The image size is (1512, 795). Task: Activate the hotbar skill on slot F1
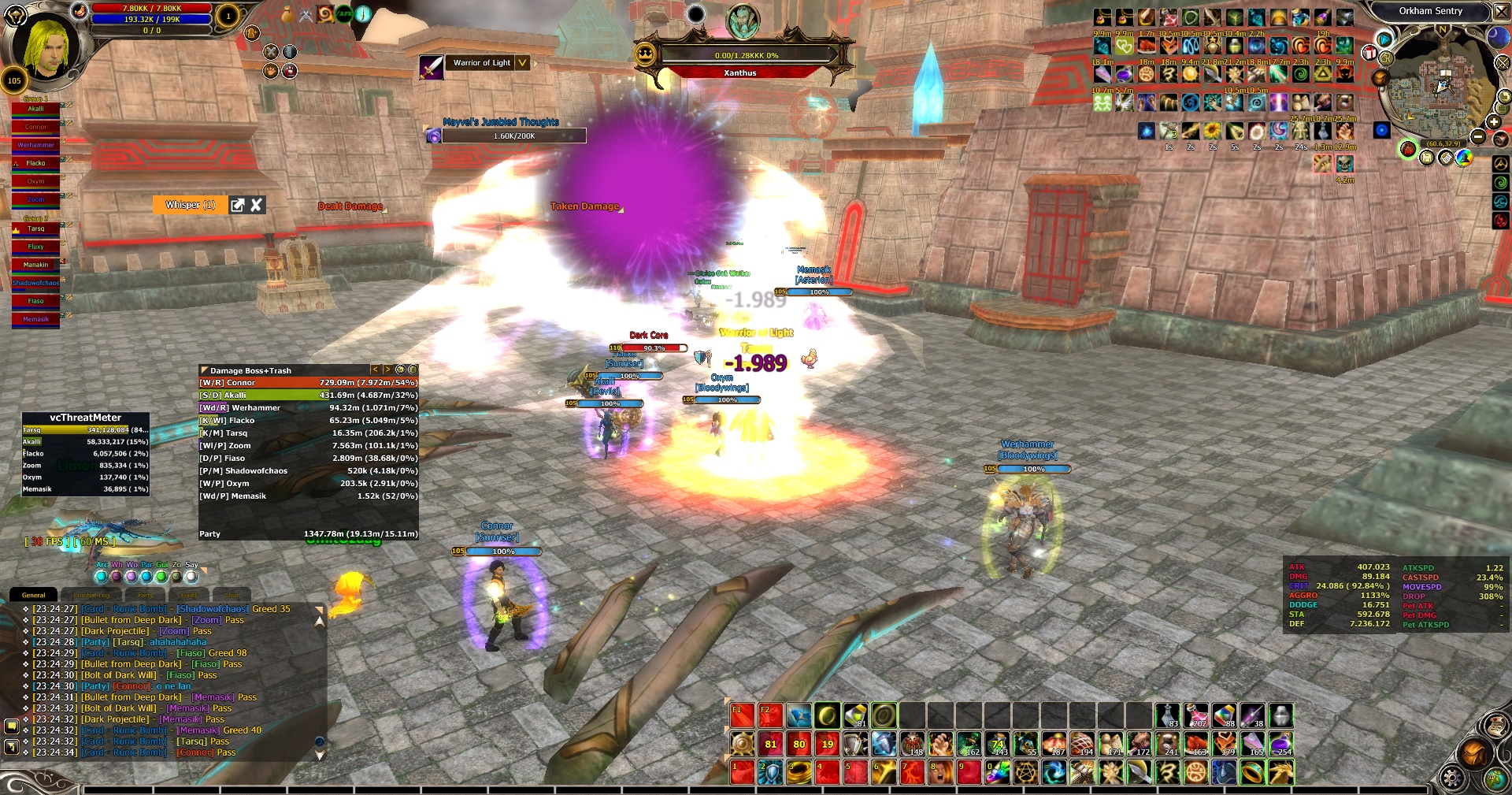[741, 715]
